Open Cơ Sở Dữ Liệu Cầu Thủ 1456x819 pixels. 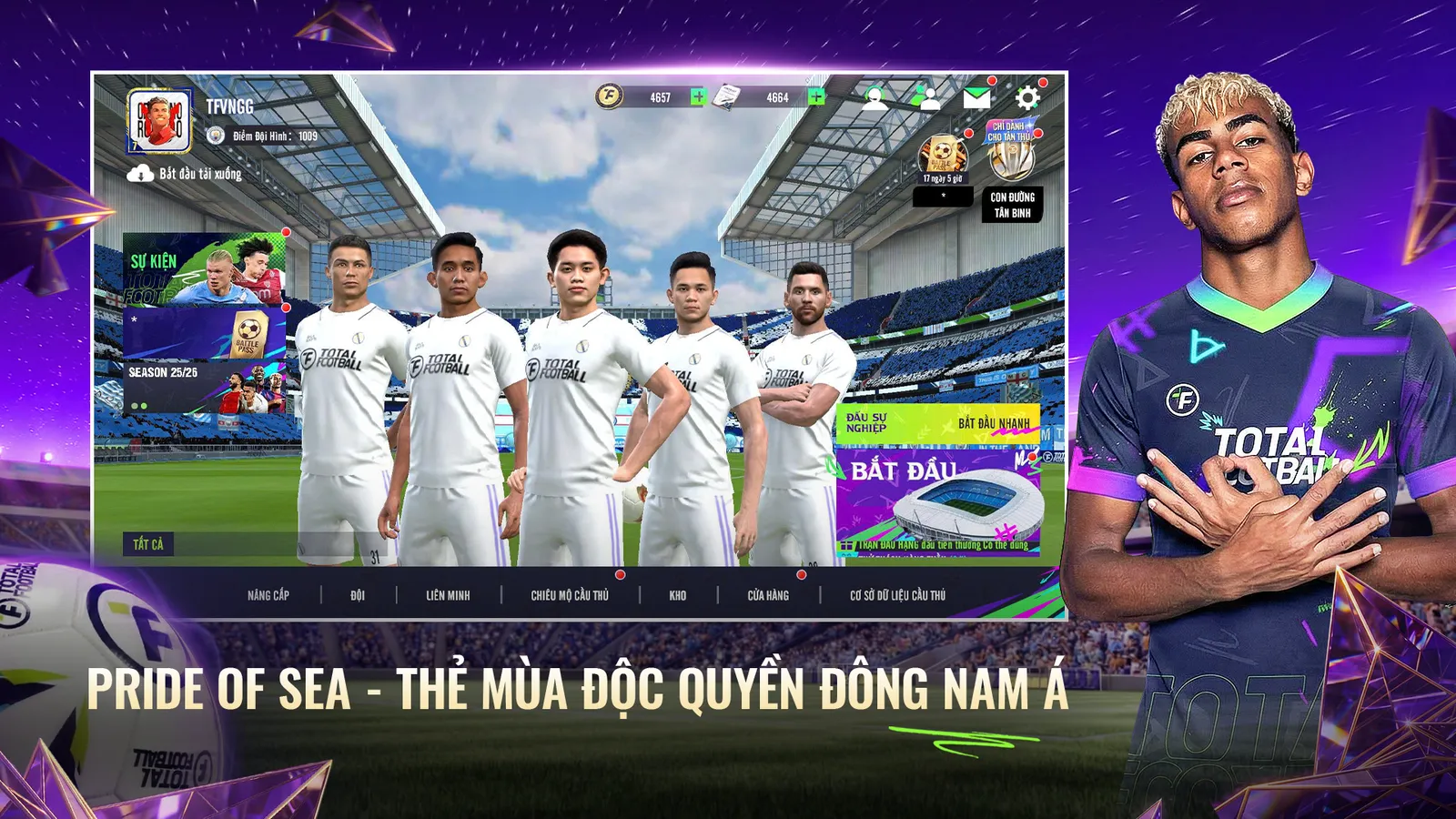[x=897, y=595]
